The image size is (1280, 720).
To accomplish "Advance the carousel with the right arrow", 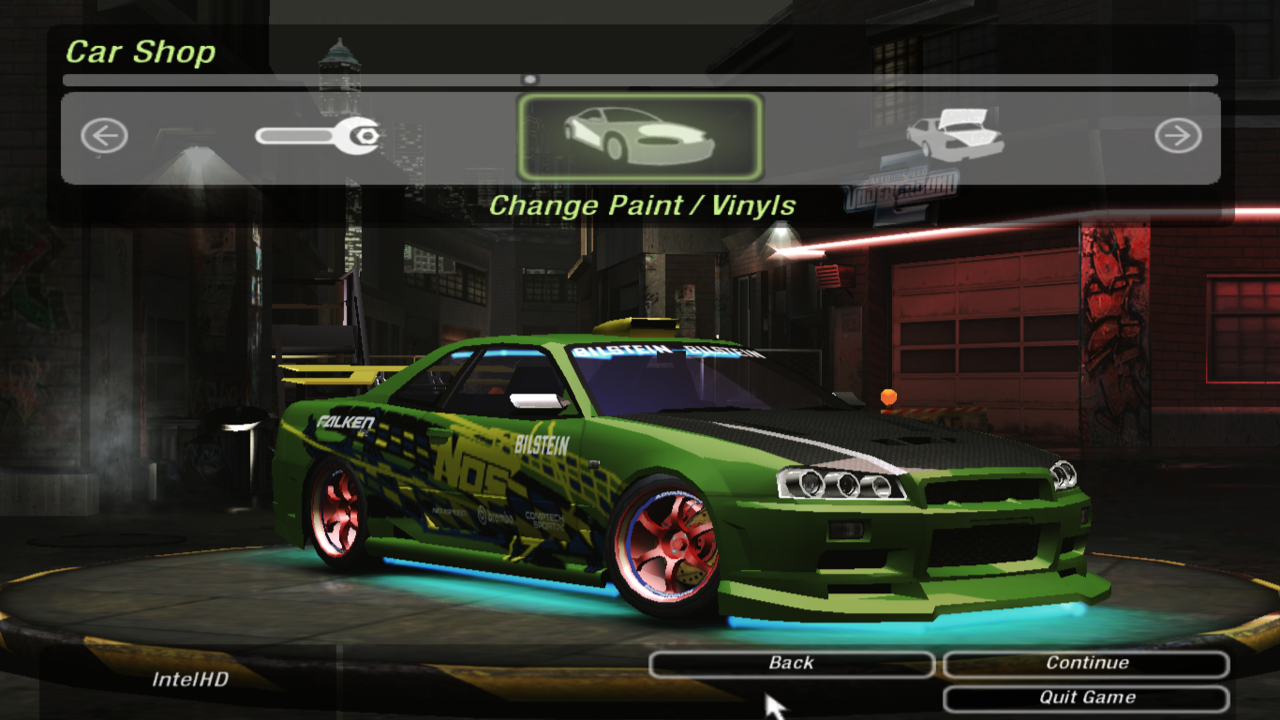I will click(x=1178, y=136).
